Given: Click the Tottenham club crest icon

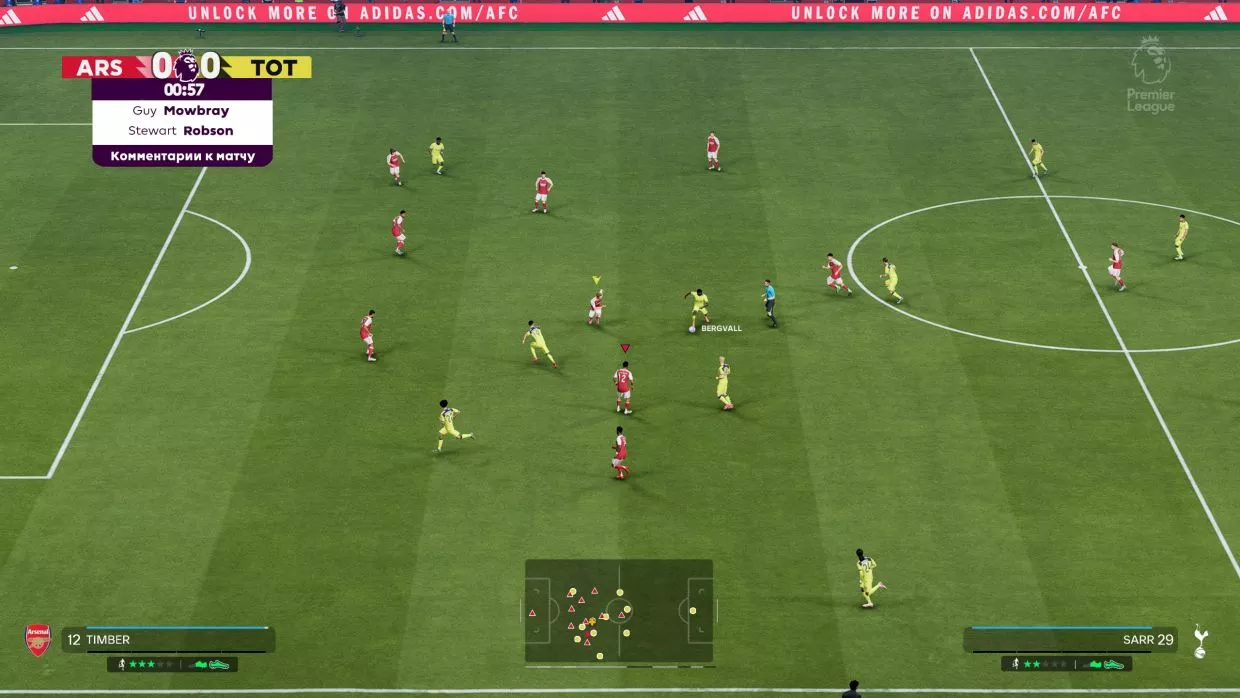Looking at the screenshot, I should tap(1200, 641).
